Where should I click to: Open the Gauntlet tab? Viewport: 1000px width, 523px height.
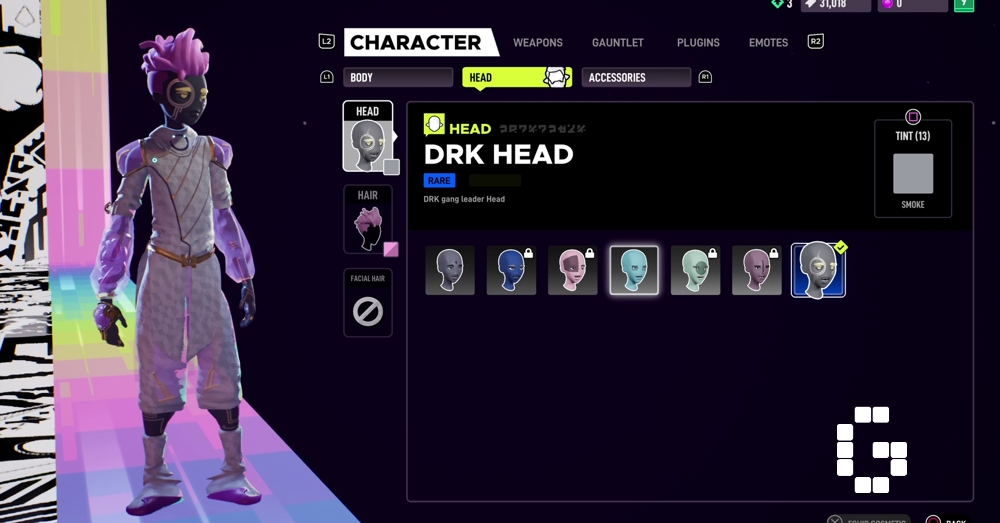(x=618, y=43)
